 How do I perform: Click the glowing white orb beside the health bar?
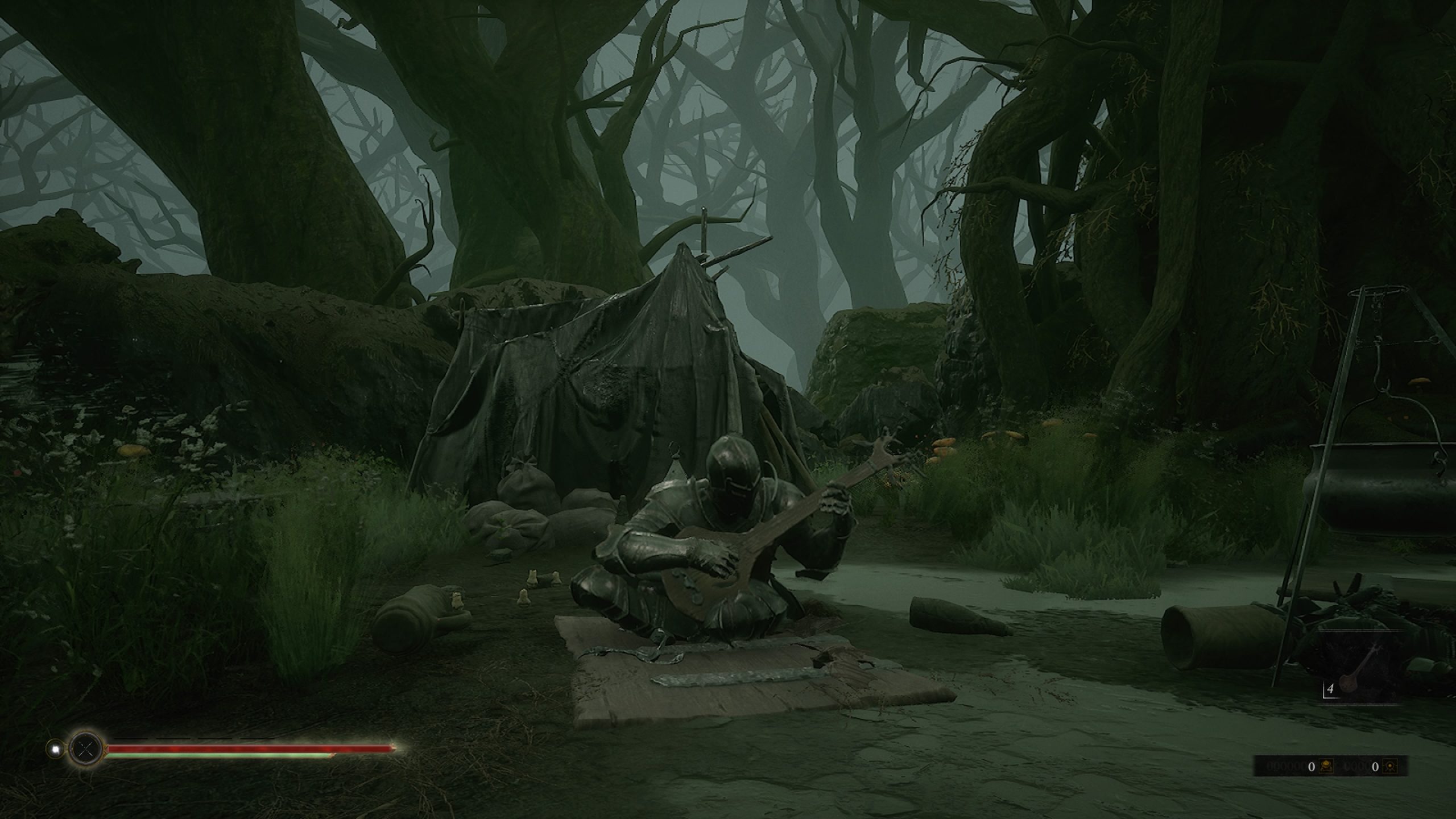tap(55, 749)
